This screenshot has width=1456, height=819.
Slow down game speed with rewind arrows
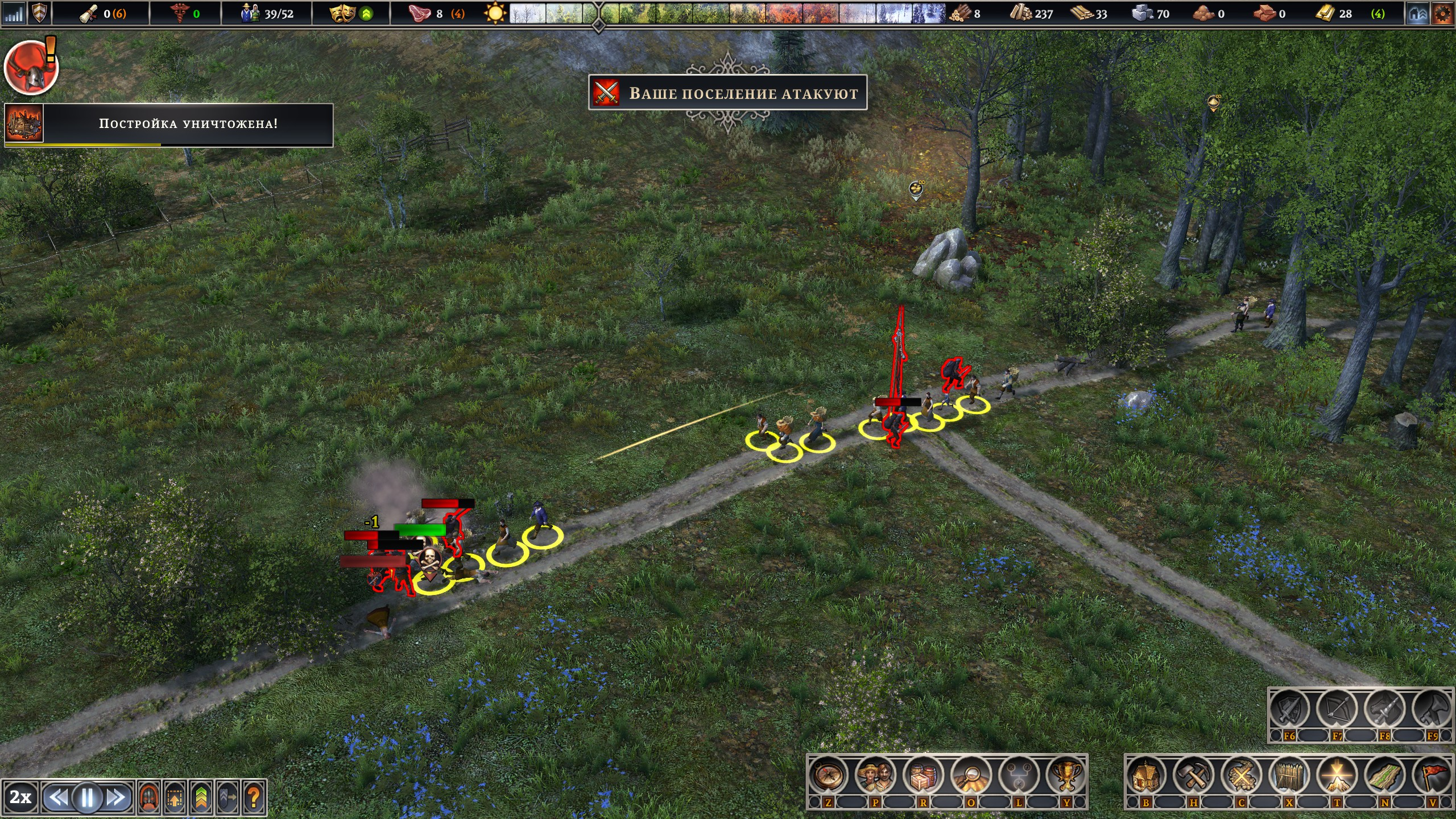(x=57, y=797)
